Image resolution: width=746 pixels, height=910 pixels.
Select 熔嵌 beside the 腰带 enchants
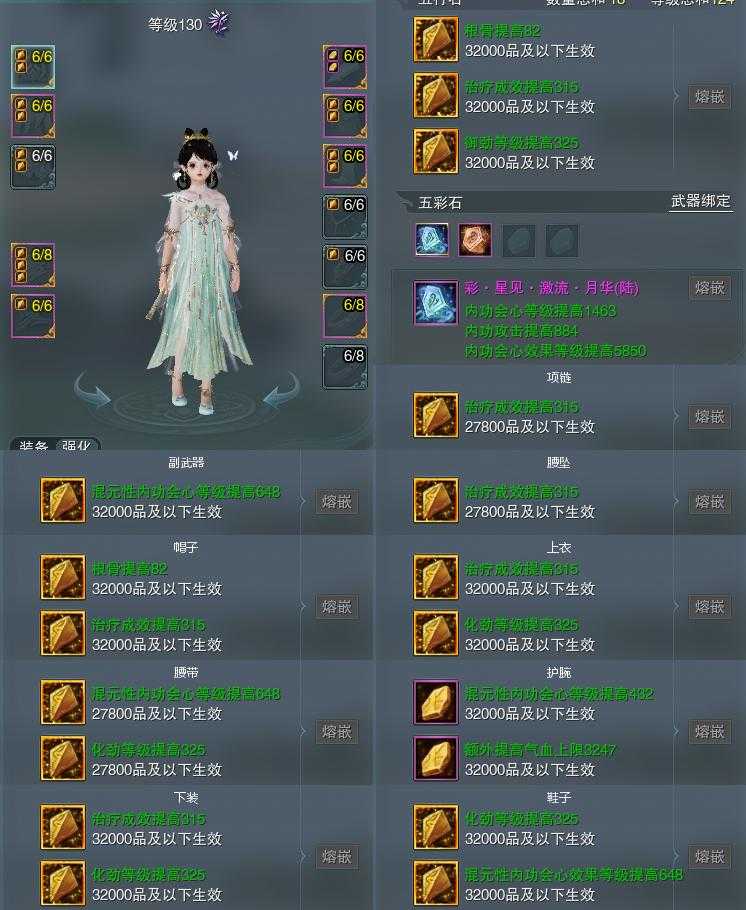pos(337,732)
